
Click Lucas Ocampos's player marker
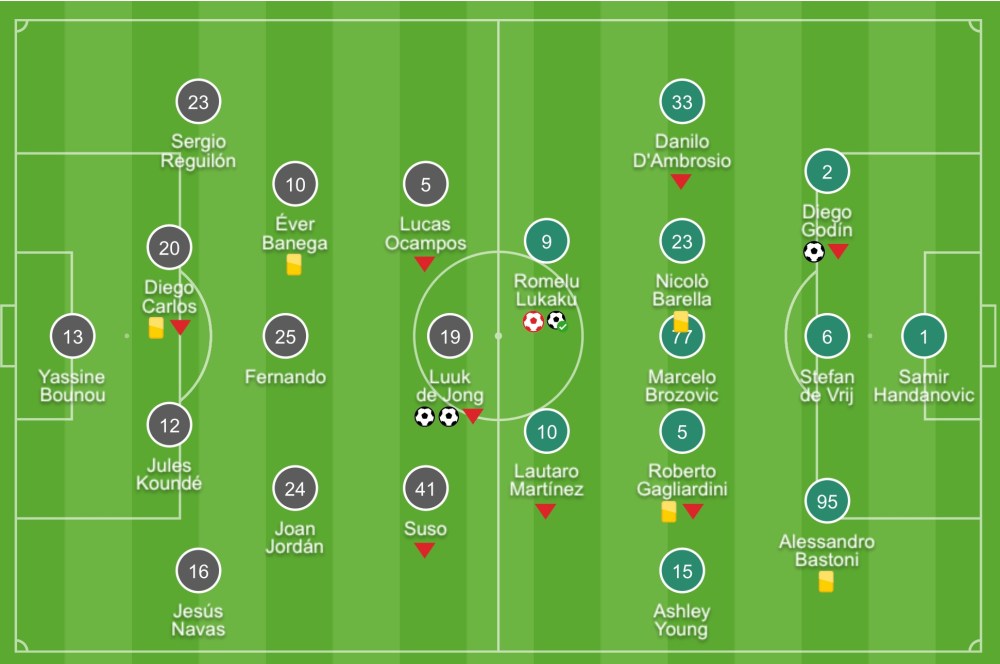[426, 185]
